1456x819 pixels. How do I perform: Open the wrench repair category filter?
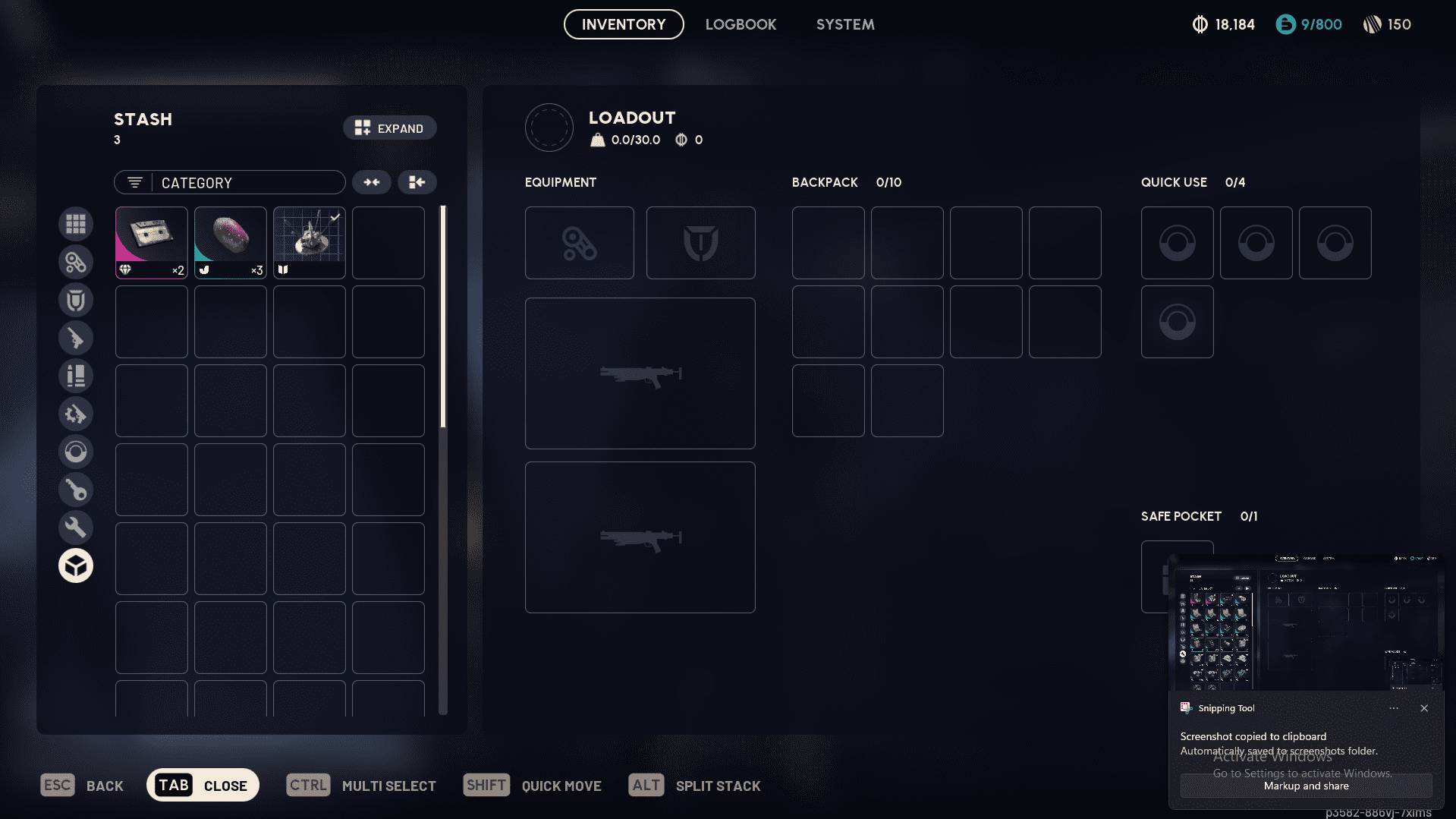coord(76,527)
